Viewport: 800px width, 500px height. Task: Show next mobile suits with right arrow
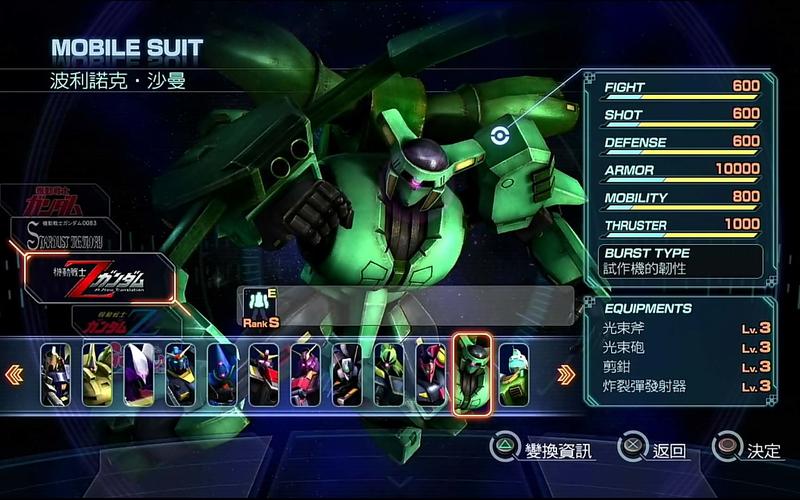(x=566, y=375)
